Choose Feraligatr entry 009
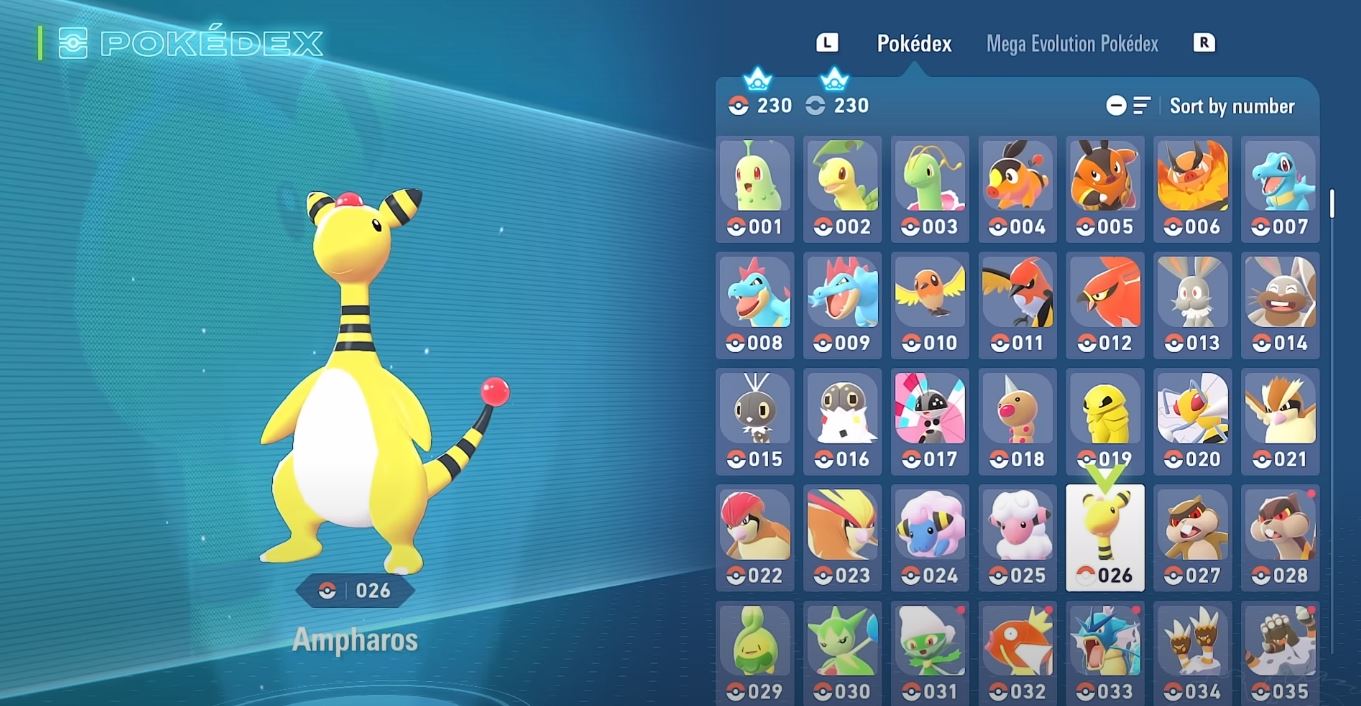This screenshot has height=706, width=1361. (842, 305)
